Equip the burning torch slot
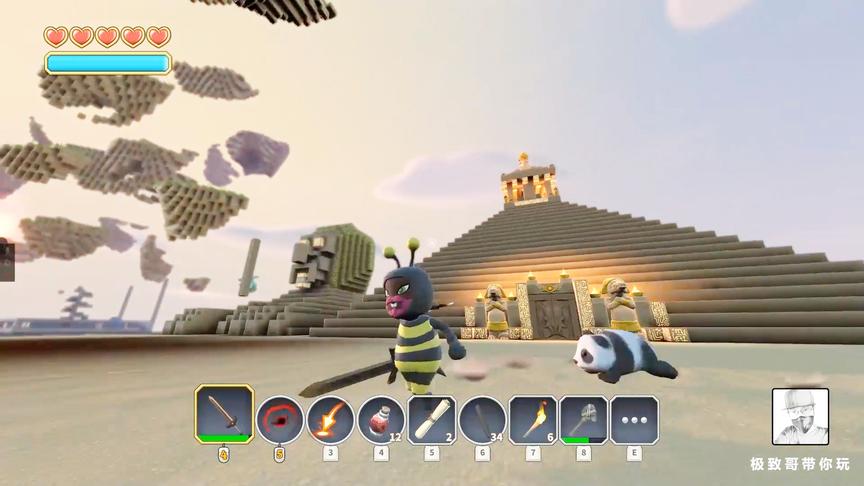 533,420
